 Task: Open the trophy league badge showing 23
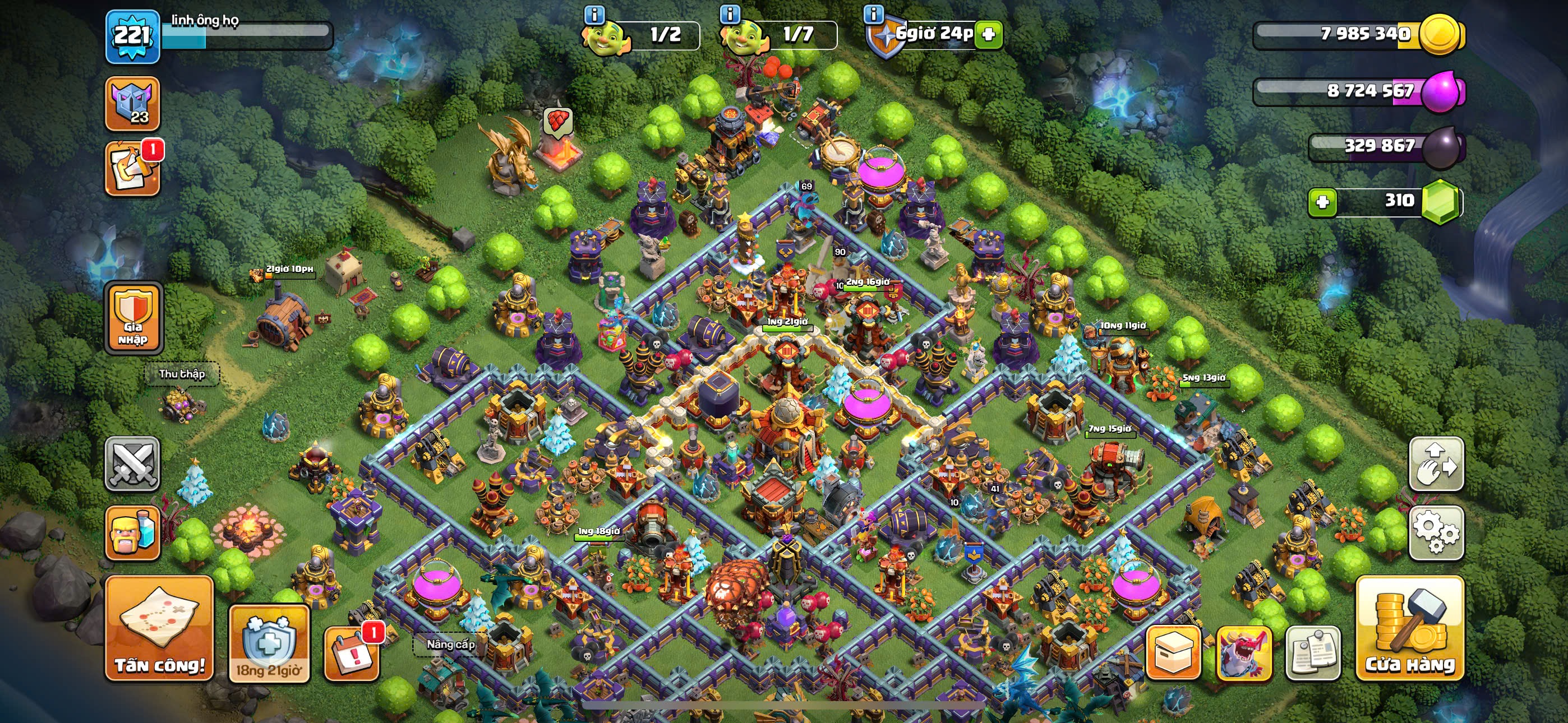tap(133, 104)
